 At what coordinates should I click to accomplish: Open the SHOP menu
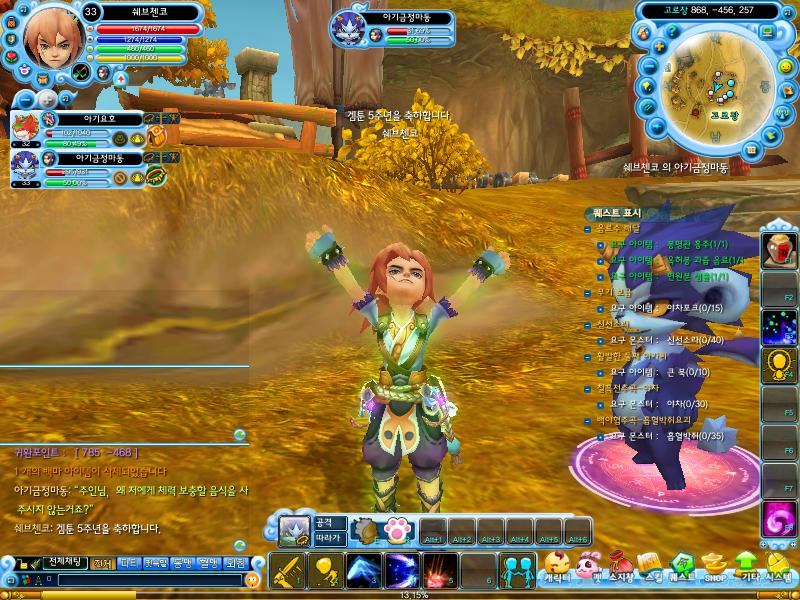click(x=714, y=570)
